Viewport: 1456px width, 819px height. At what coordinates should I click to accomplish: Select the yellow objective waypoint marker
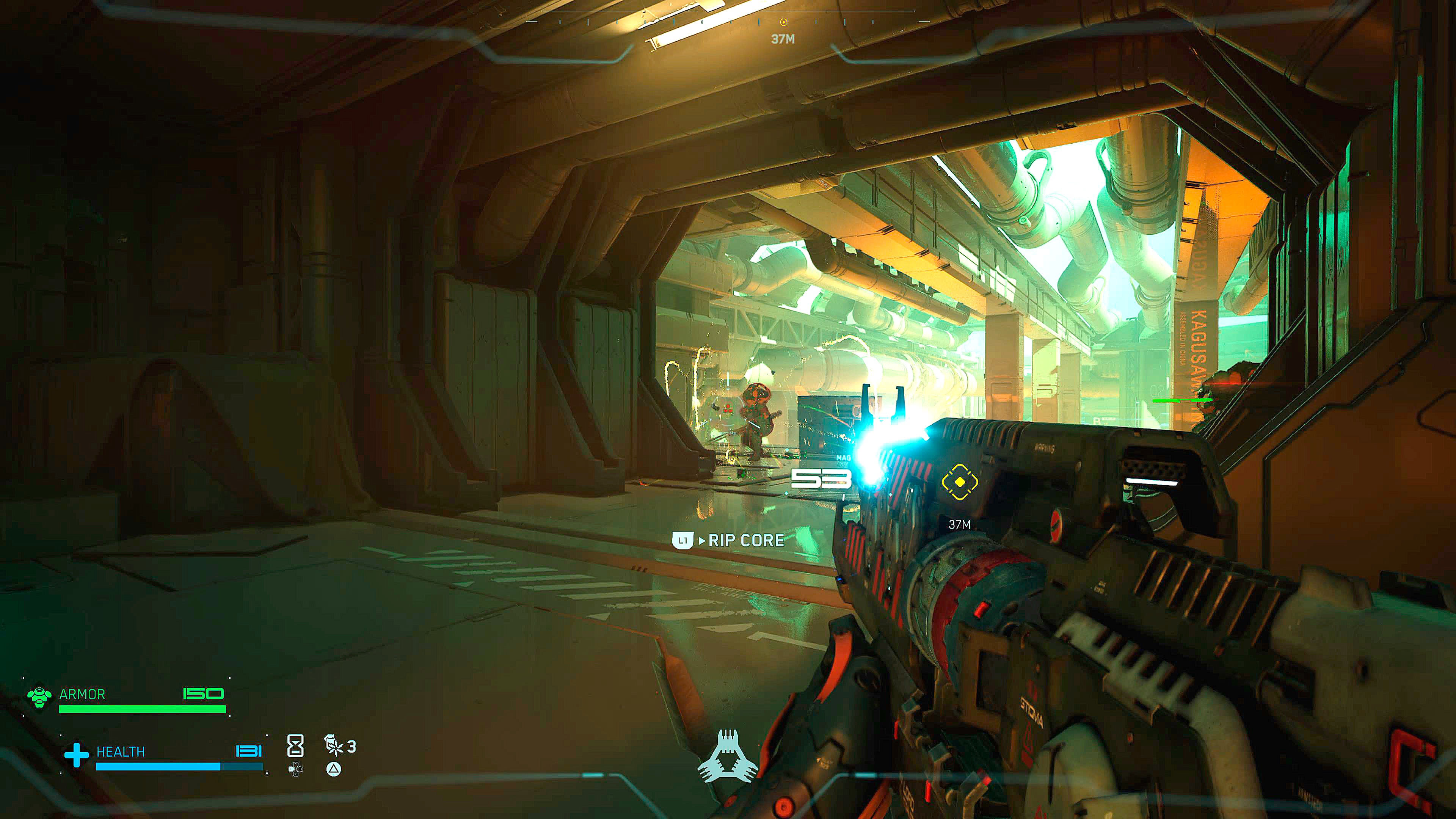pos(960,482)
